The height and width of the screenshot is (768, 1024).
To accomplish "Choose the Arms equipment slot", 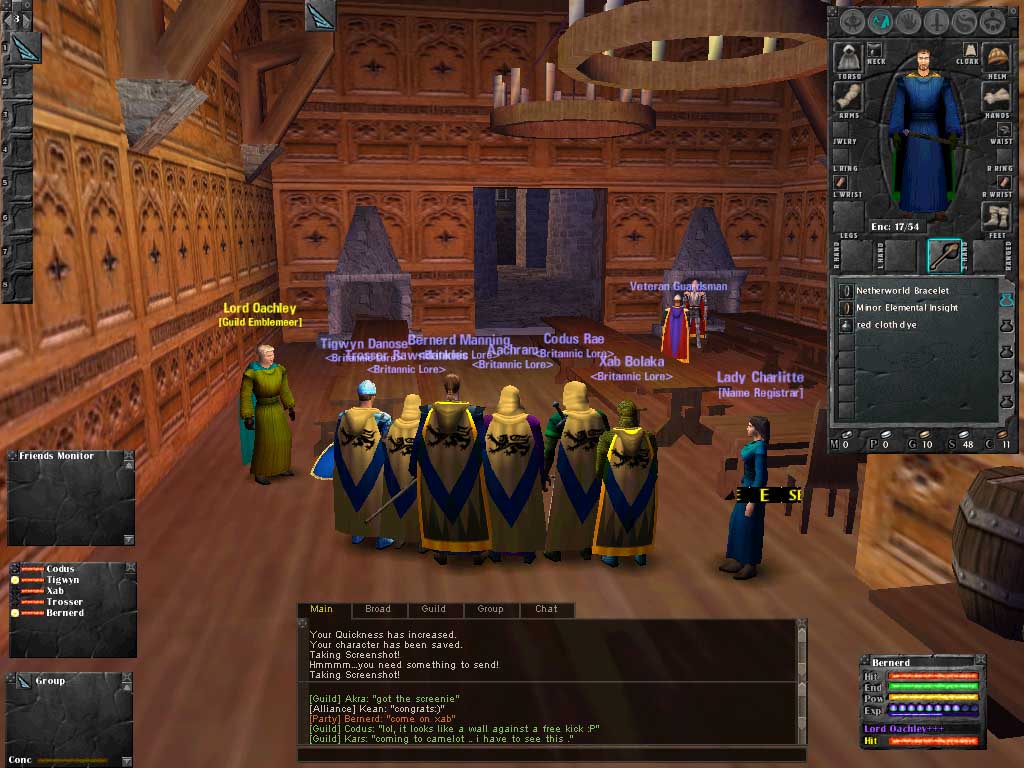I will click(x=849, y=98).
